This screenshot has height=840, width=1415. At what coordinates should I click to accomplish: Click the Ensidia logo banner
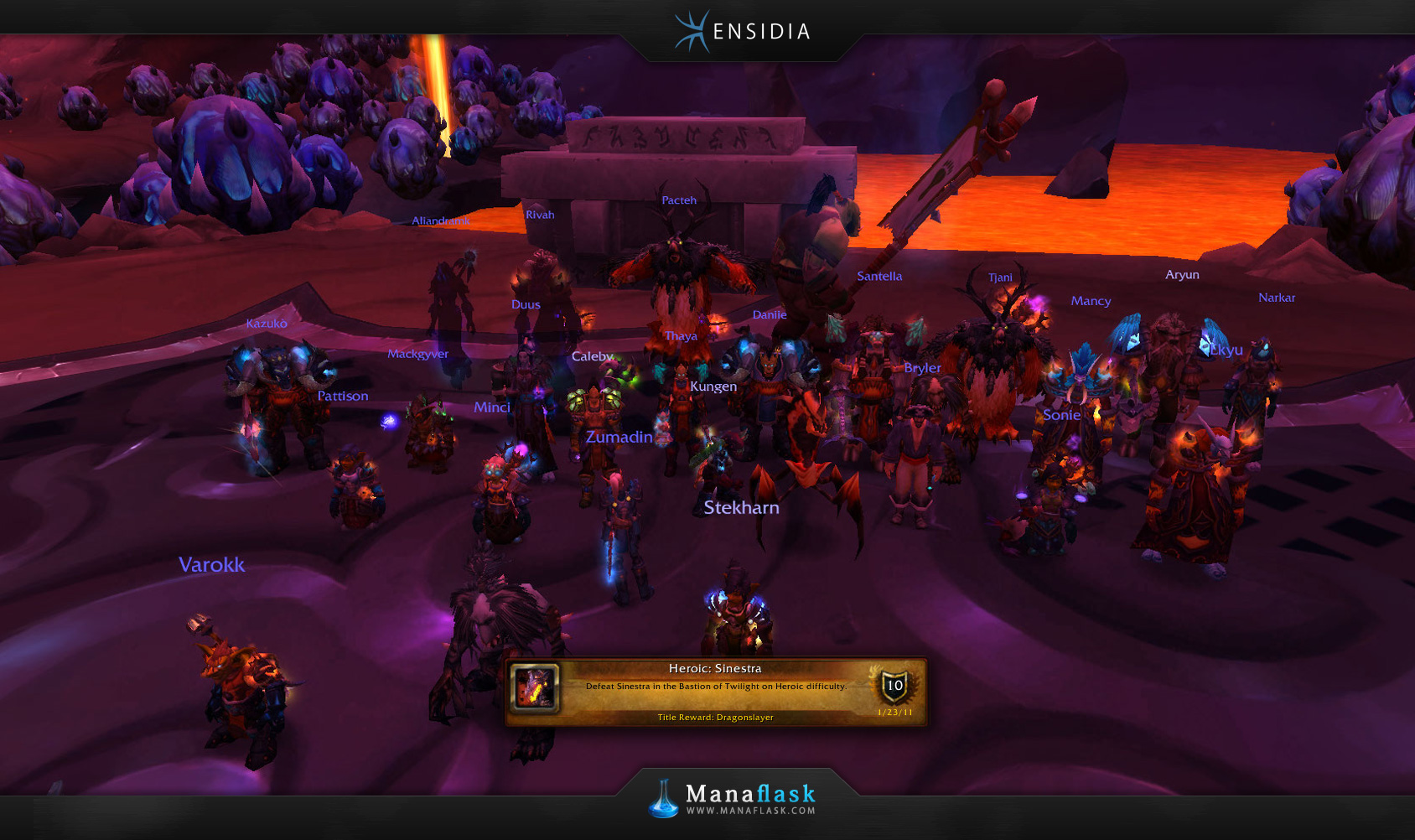coord(743,32)
